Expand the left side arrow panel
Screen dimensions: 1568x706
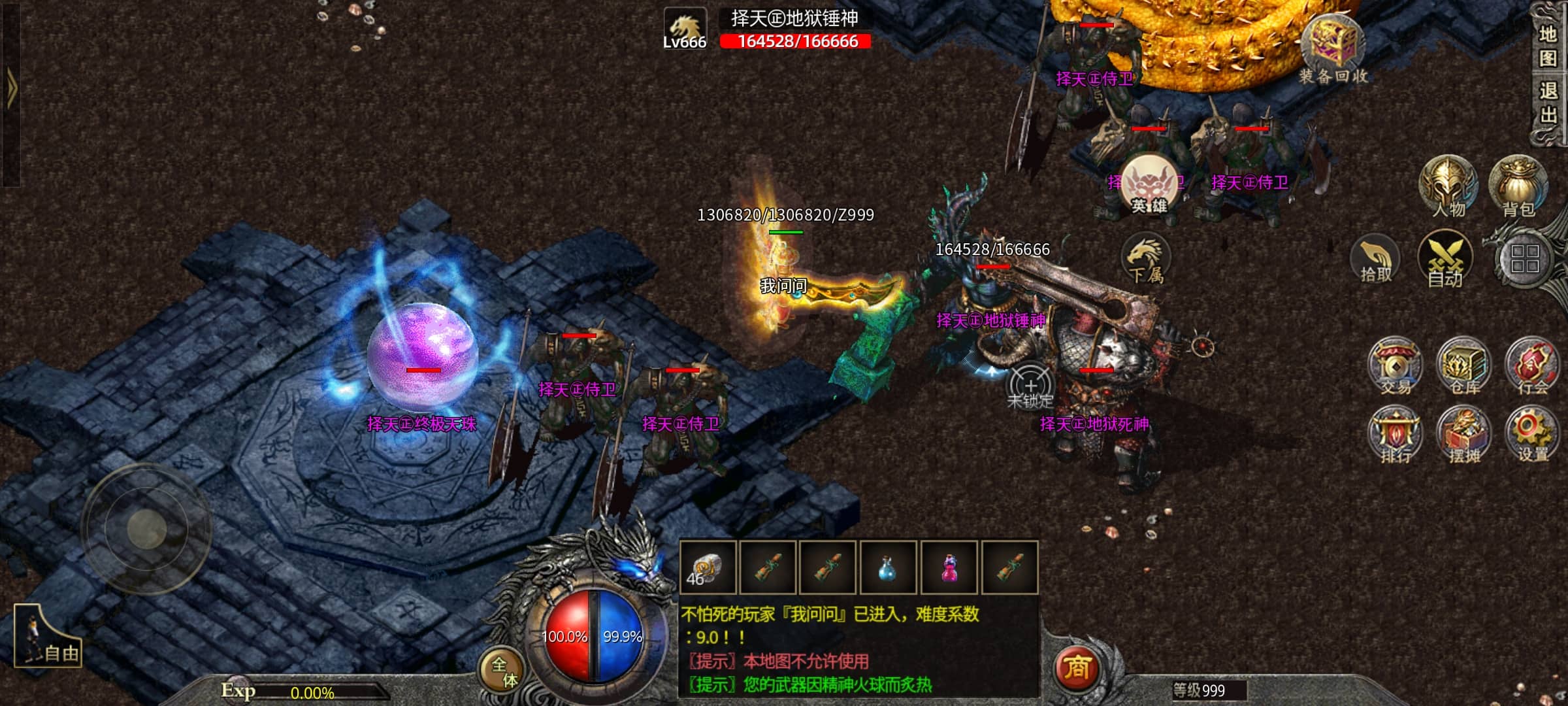tap(11, 88)
